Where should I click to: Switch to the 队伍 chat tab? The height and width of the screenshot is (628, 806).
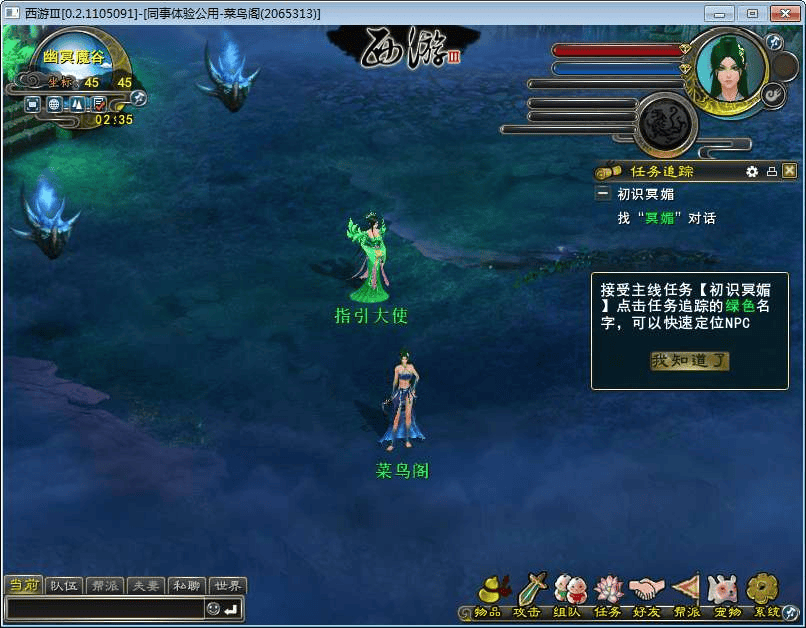[x=64, y=586]
